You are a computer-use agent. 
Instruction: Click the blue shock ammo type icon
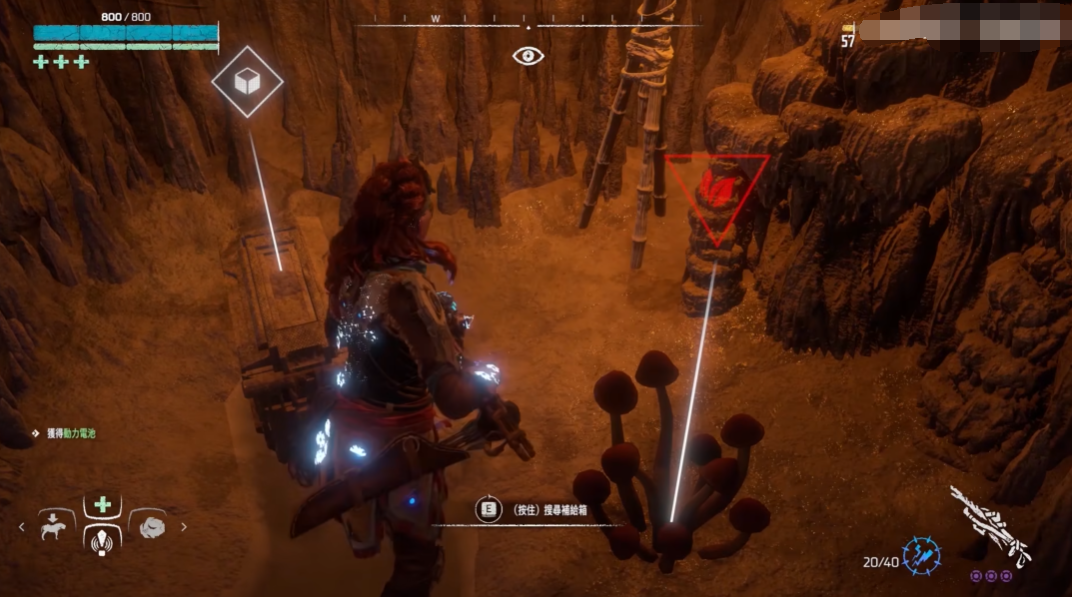(x=919, y=556)
